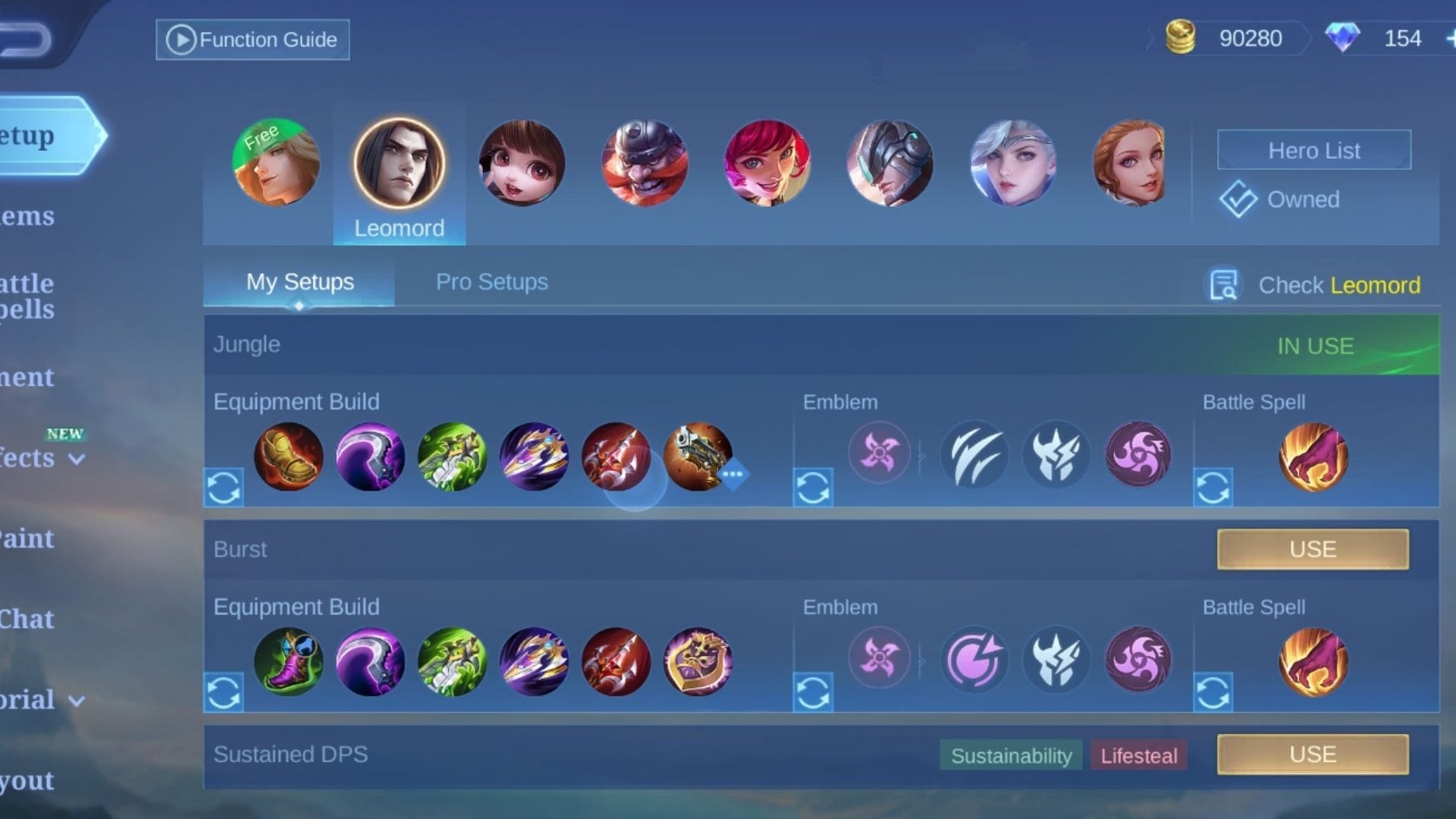Select the boots item in Burst equipment build

click(x=289, y=661)
